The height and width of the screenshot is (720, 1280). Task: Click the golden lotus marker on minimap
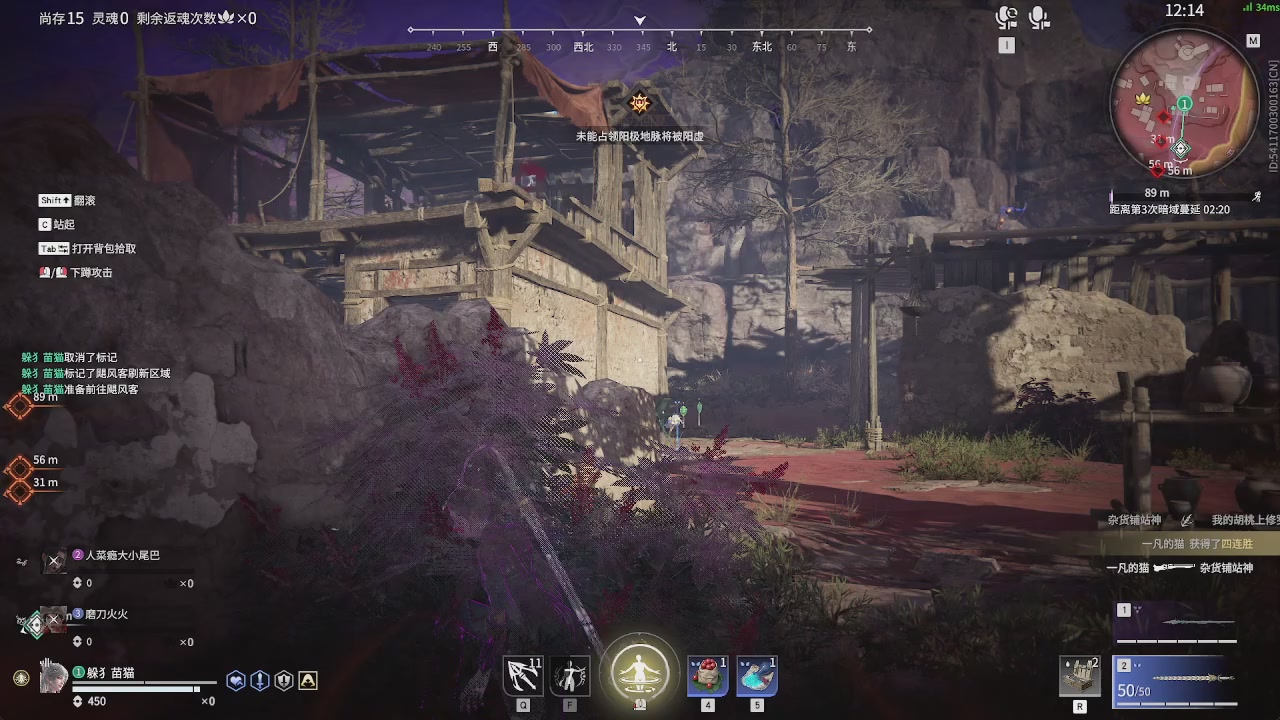1143,99
